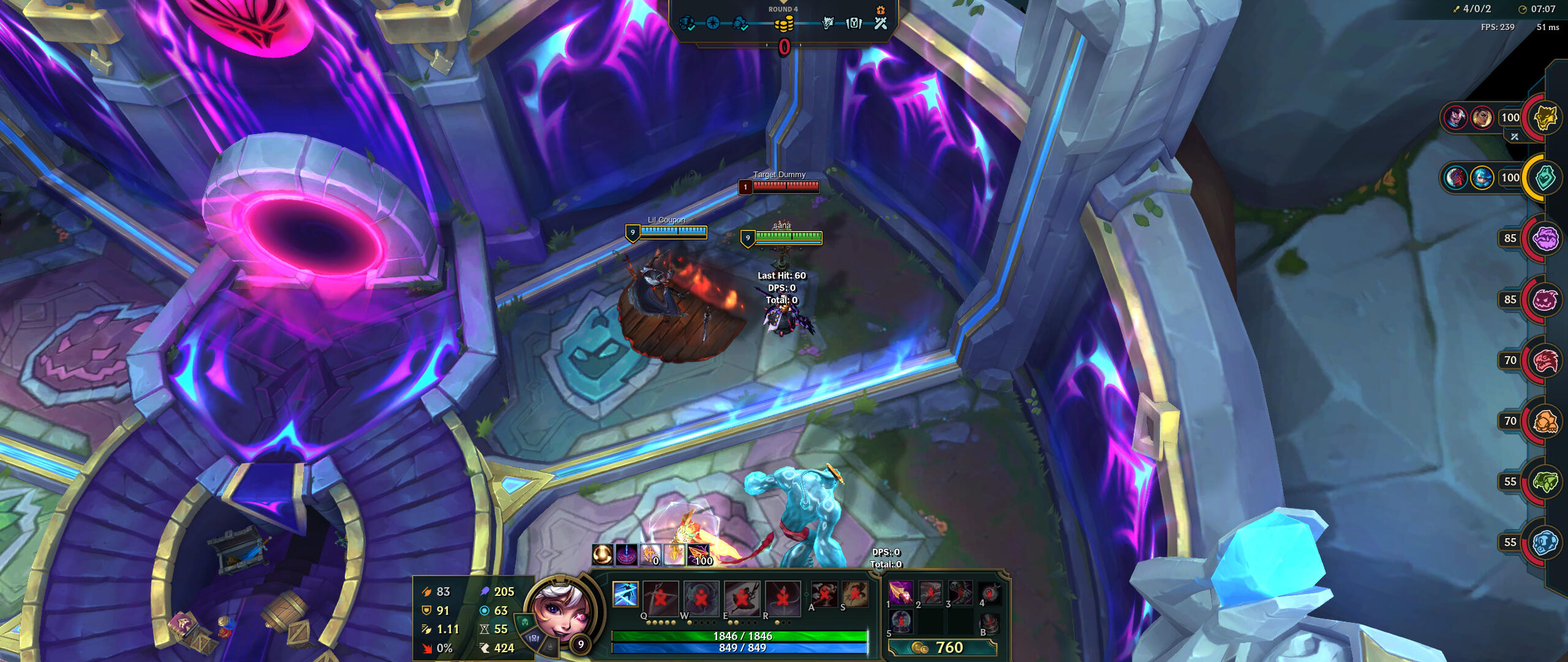This screenshot has width=1568, height=662.
Task: Click the summoner spell in slot S
Action: point(854,593)
